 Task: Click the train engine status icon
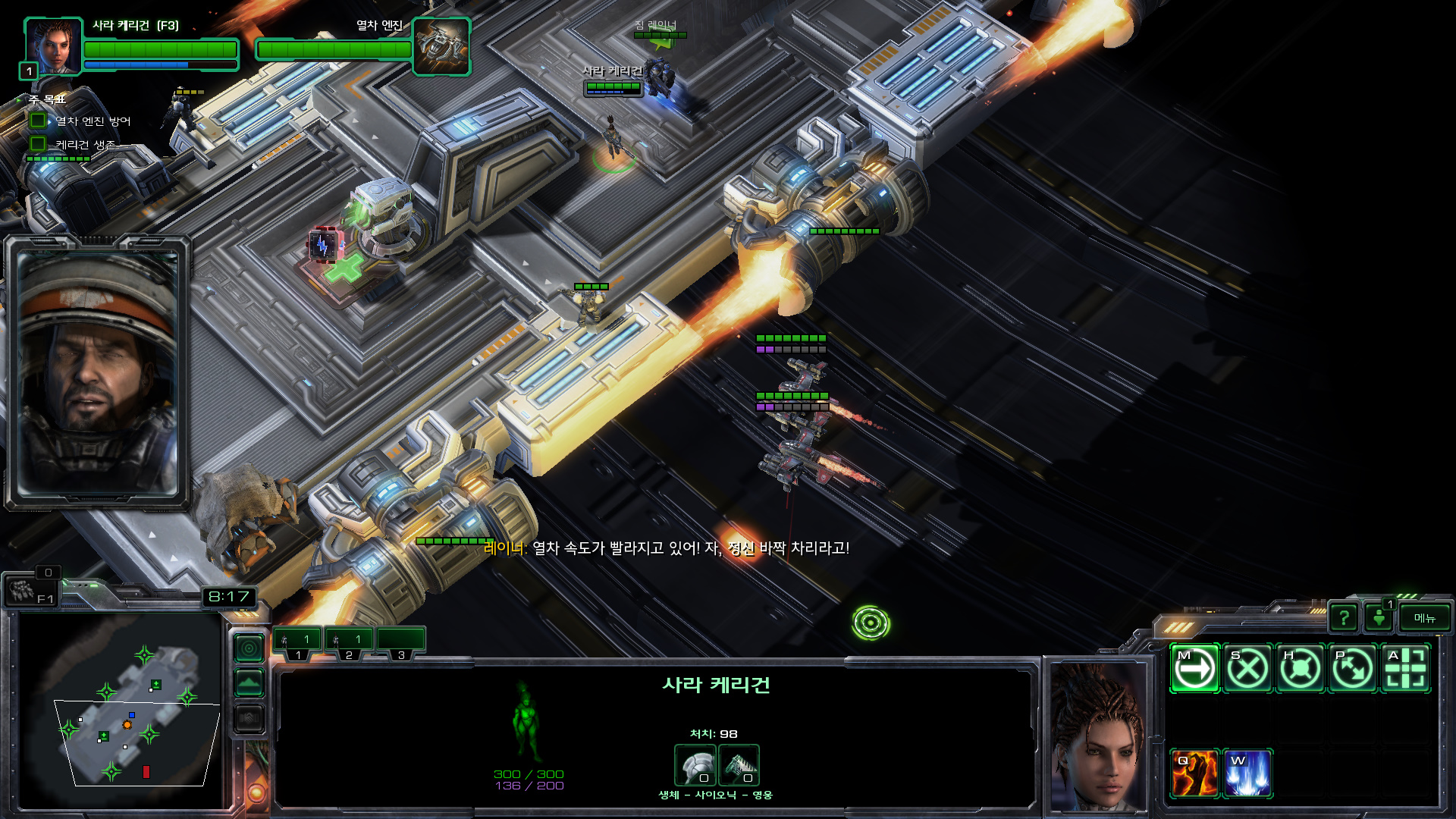point(441,47)
